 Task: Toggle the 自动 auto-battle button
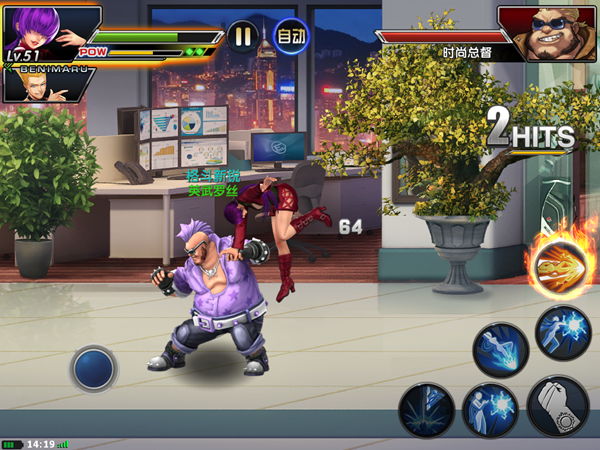[x=290, y=37]
